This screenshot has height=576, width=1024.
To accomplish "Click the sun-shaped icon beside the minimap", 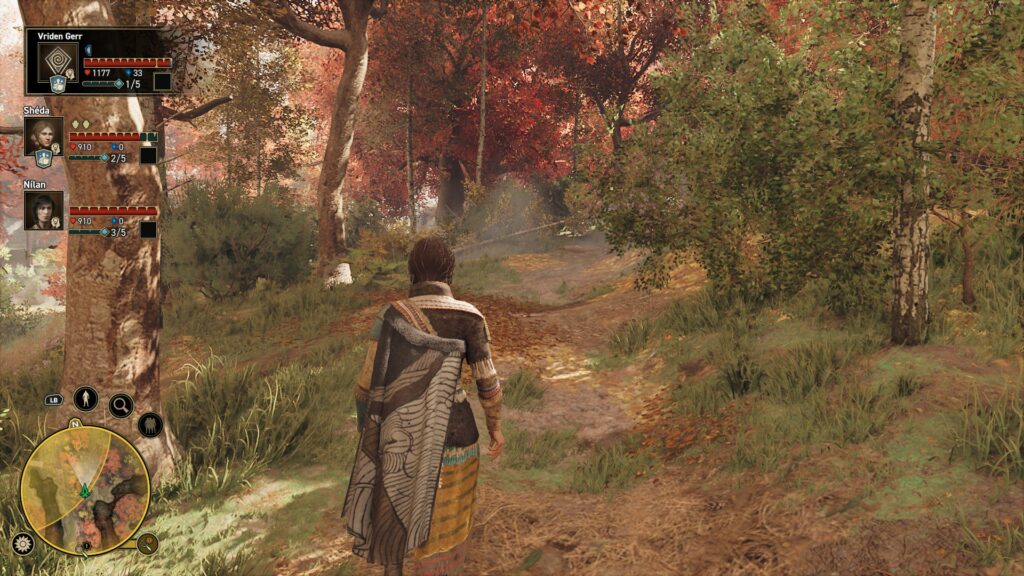I will [22, 544].
